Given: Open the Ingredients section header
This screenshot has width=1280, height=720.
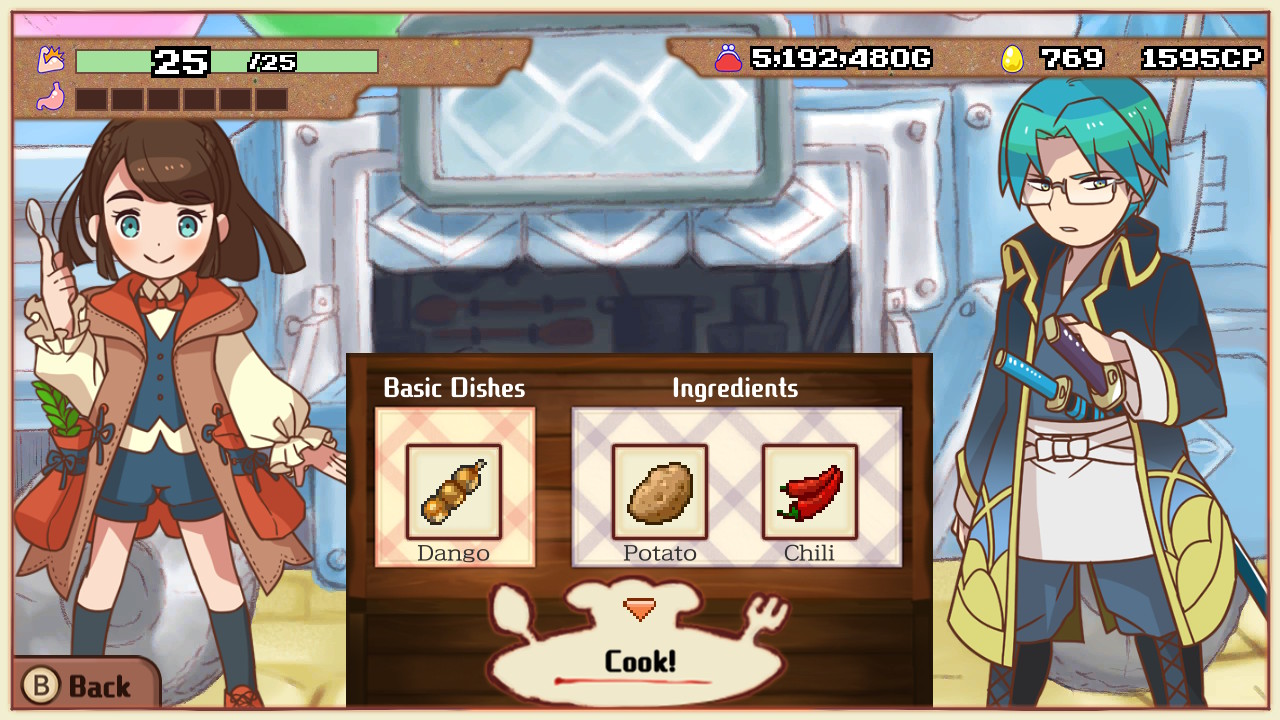Looking at the screenshot, I should [735, 389].
